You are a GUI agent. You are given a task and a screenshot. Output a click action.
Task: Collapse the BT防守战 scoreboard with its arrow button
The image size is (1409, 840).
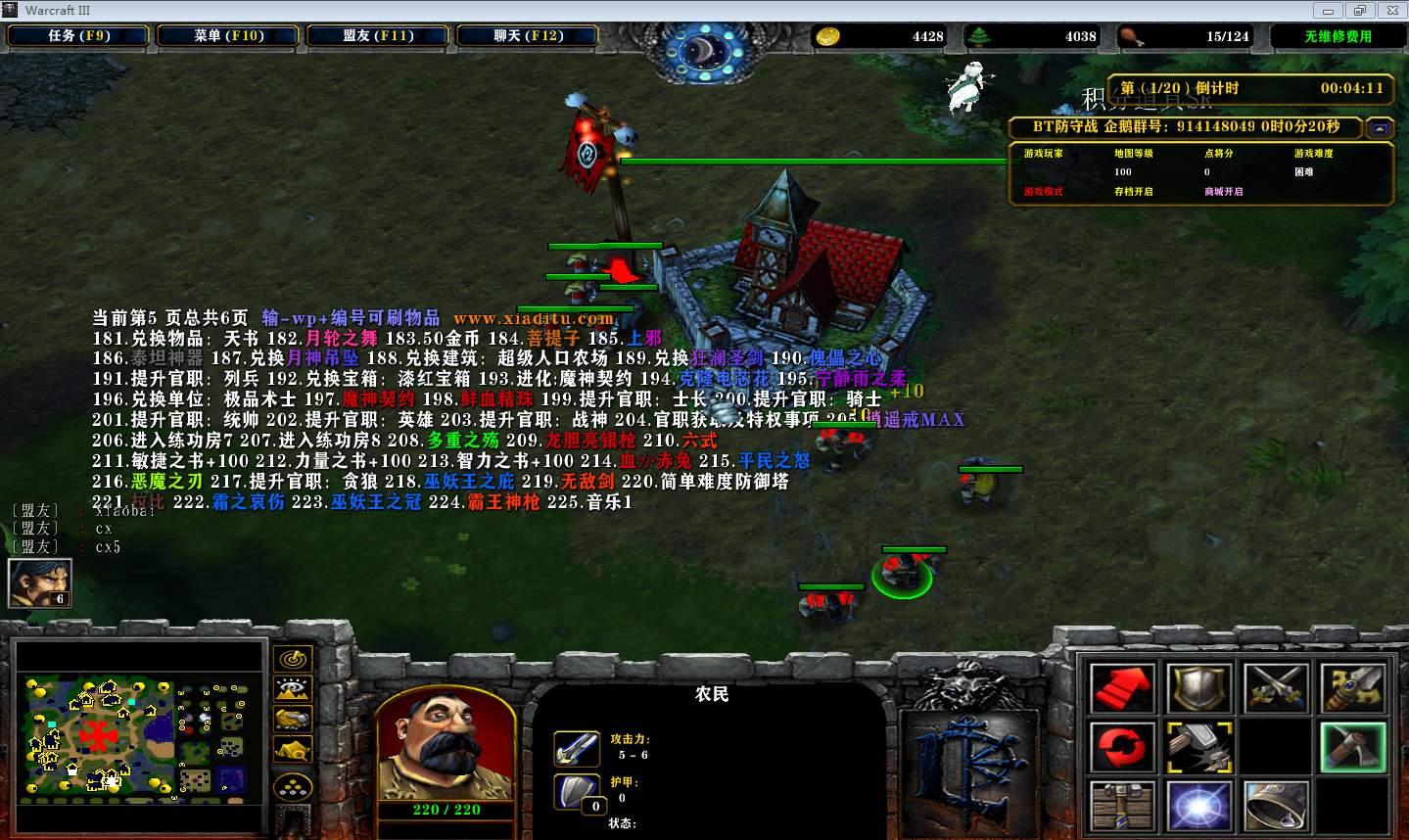click(x=1379, y=128)
